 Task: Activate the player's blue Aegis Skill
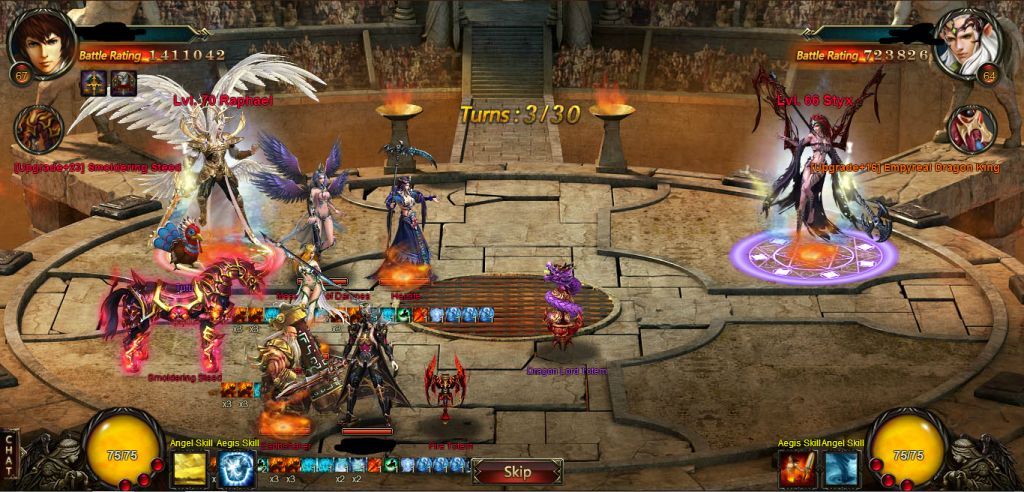[x=235, y=467]
